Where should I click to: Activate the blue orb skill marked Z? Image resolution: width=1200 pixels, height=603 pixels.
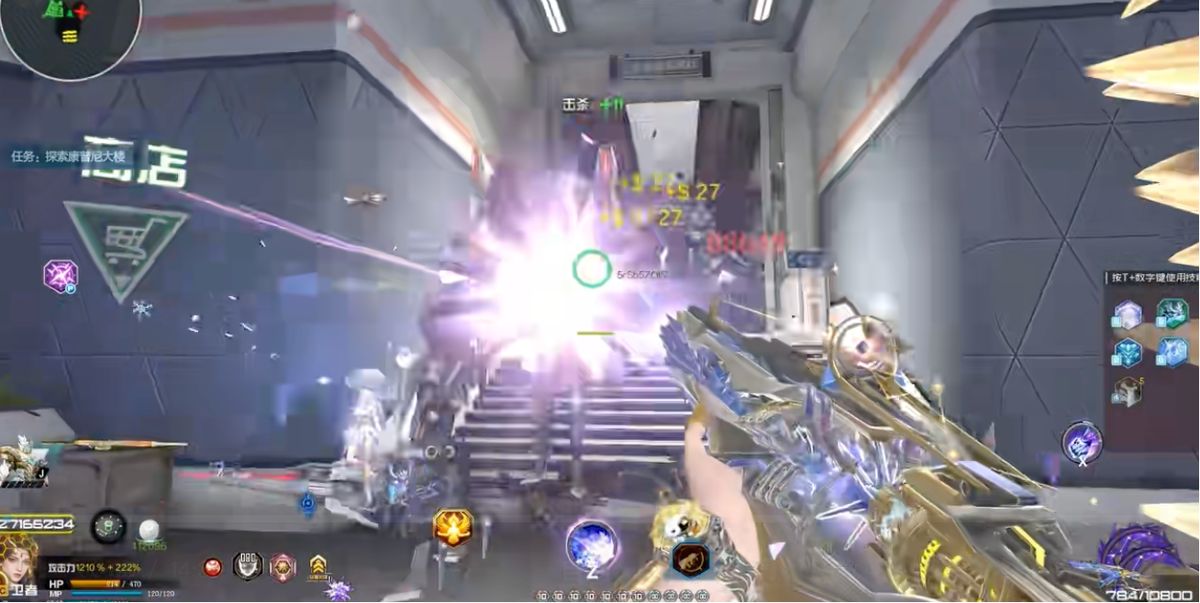(591, 545)
